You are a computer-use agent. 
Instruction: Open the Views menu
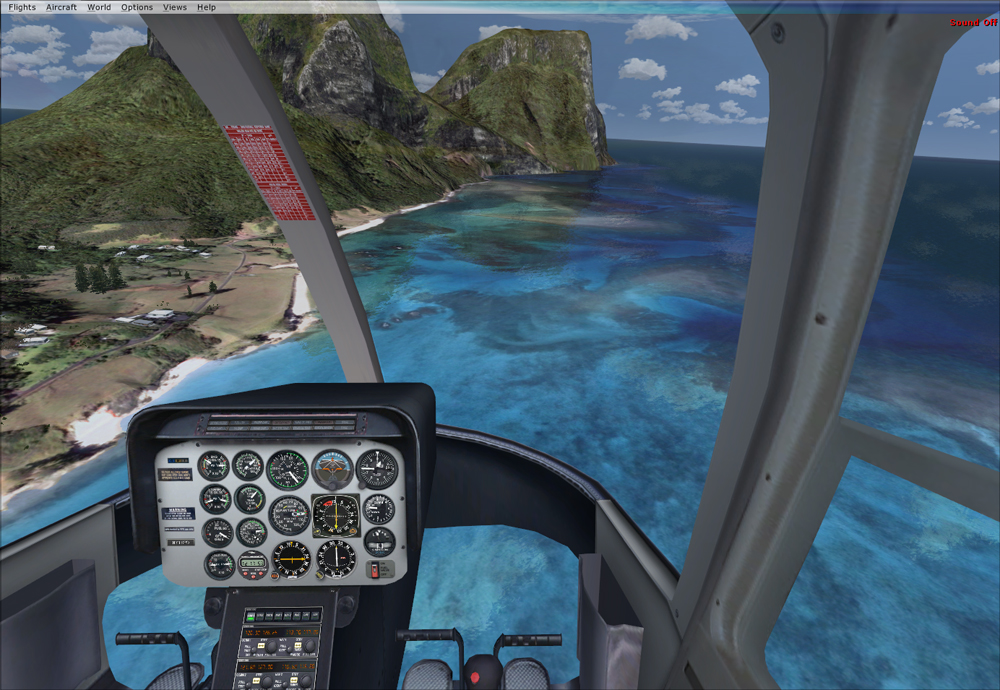pyautogui.click(x=175, y=7)
